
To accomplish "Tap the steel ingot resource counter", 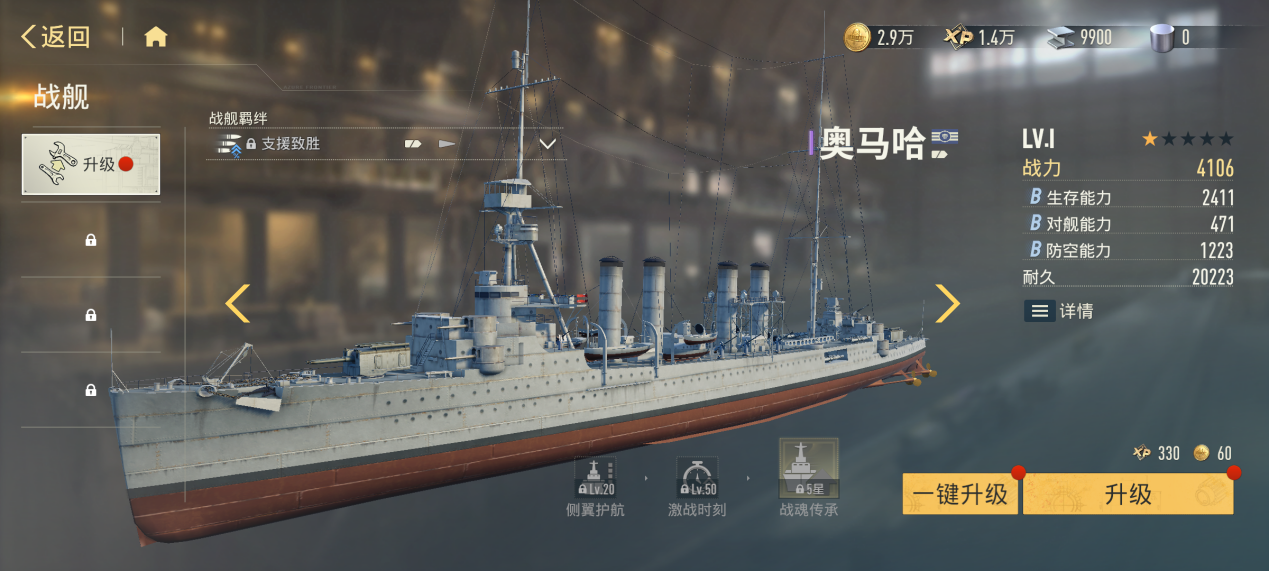I will [x=1078, y=38].
